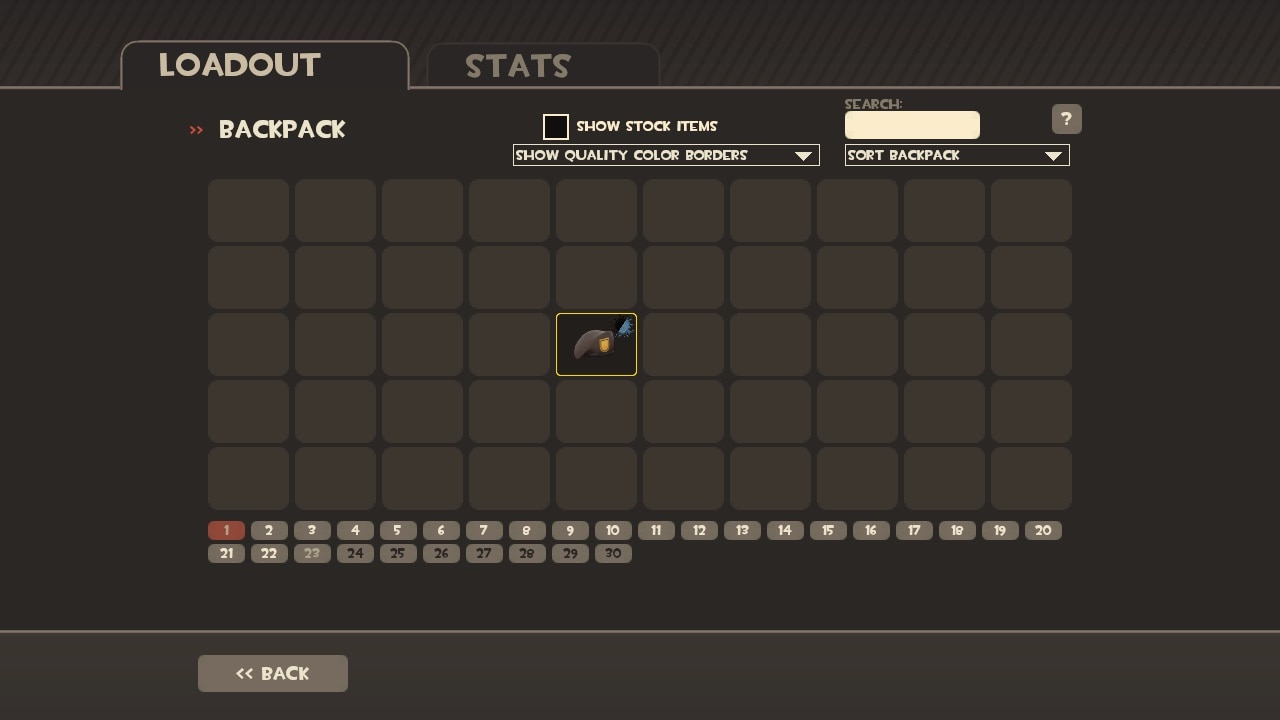Show backpack page 15
The image size is (1280, 720).
(x=828, y=531)
